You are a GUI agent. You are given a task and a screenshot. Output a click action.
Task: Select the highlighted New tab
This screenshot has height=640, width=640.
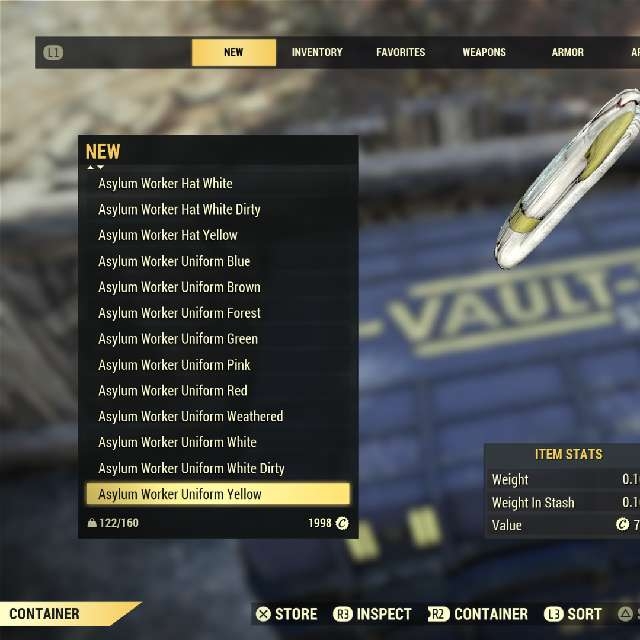click(234, 52)
